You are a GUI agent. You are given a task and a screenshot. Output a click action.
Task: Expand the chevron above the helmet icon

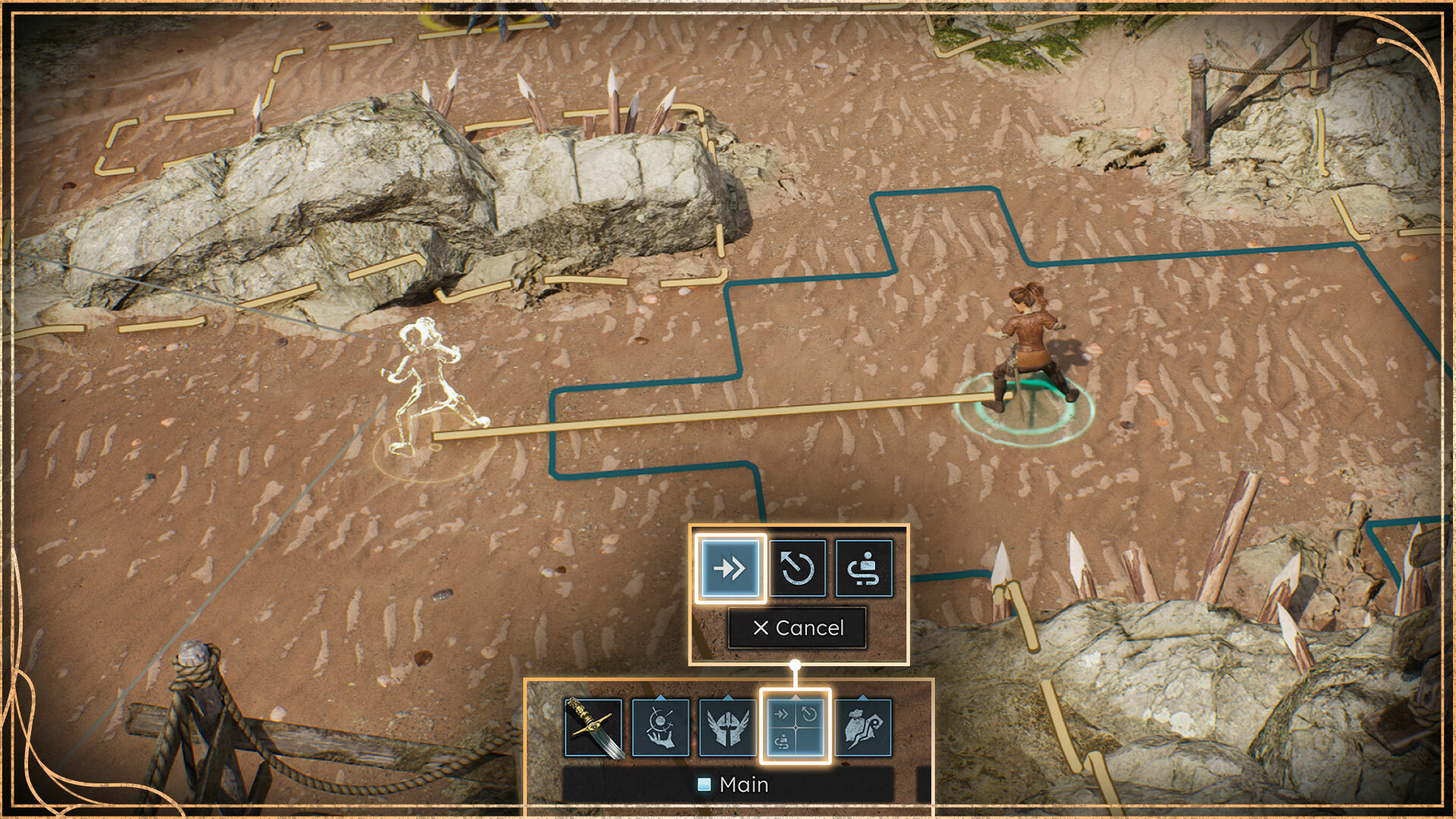click(x=726, y=695)
